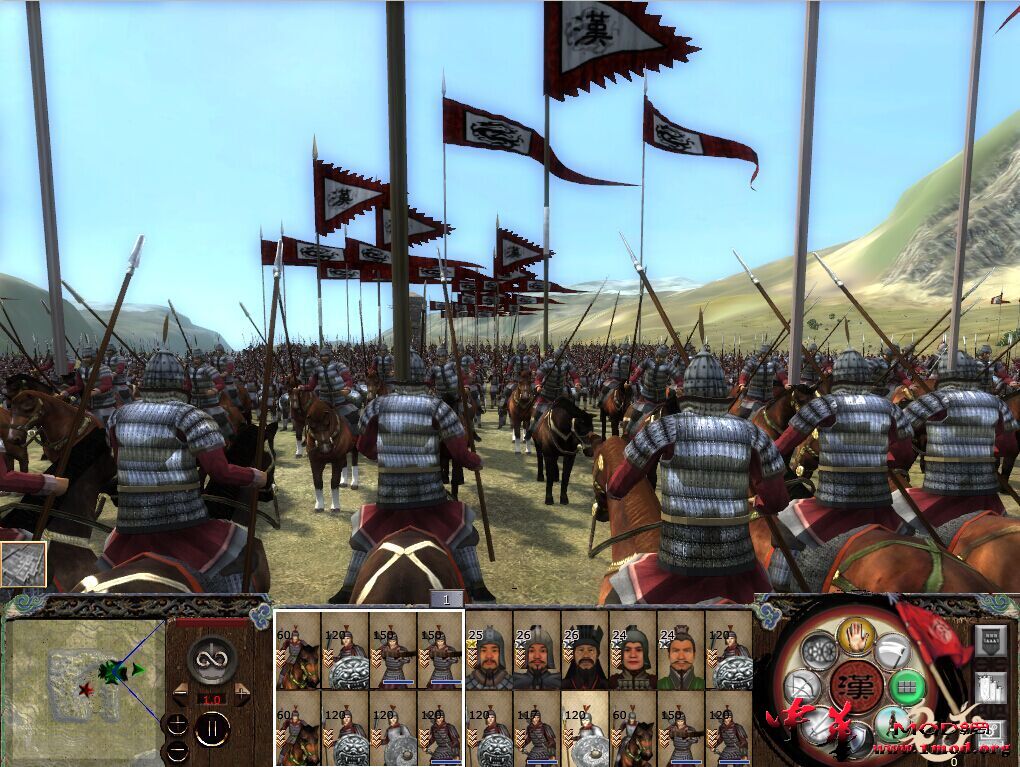The image size is (1020, 767).
Task: Zoom out on the minimap
Action: (176, 750)
